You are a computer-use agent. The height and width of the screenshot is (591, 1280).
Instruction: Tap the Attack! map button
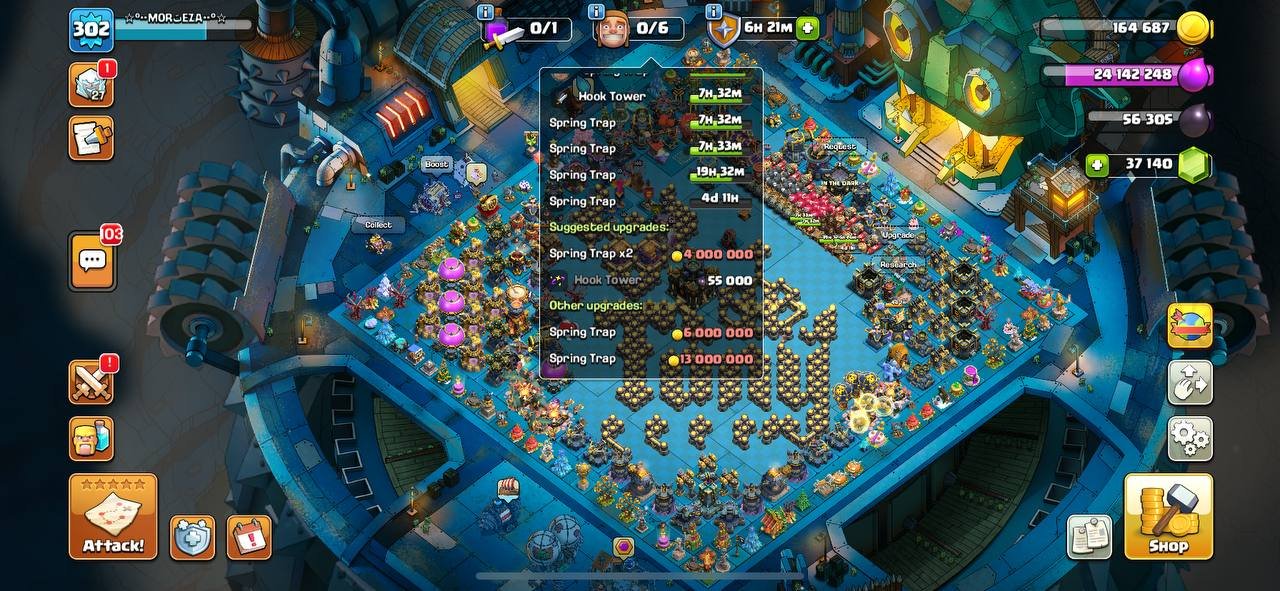[x=113, y=516]
